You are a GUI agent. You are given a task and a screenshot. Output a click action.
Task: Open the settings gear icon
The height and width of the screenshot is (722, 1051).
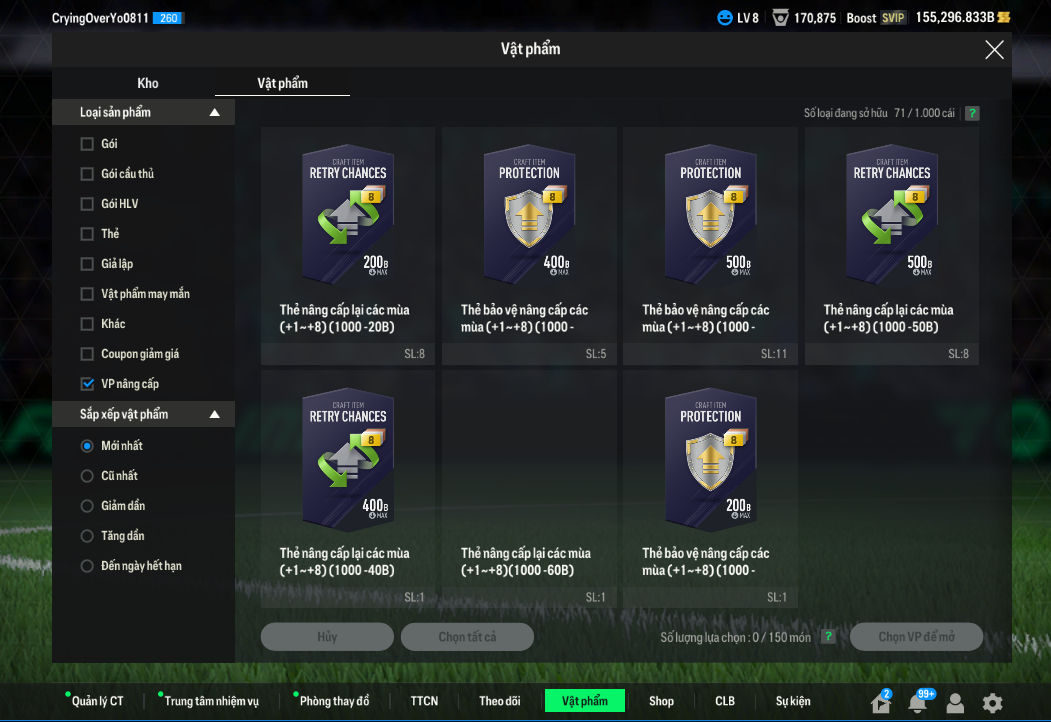(x=992, y=703)
